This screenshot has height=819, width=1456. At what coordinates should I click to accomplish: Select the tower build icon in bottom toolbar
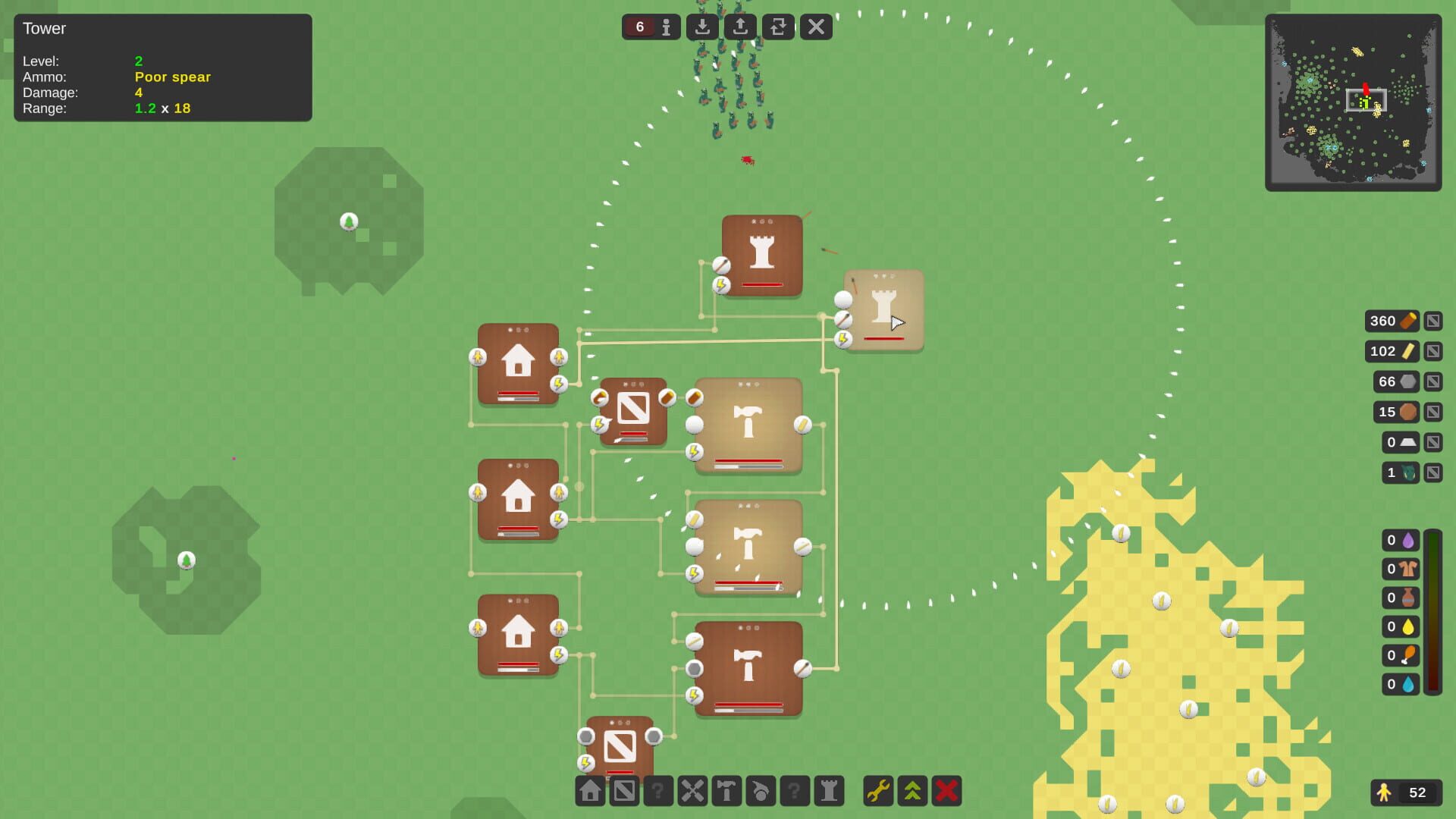click(828, 791)
